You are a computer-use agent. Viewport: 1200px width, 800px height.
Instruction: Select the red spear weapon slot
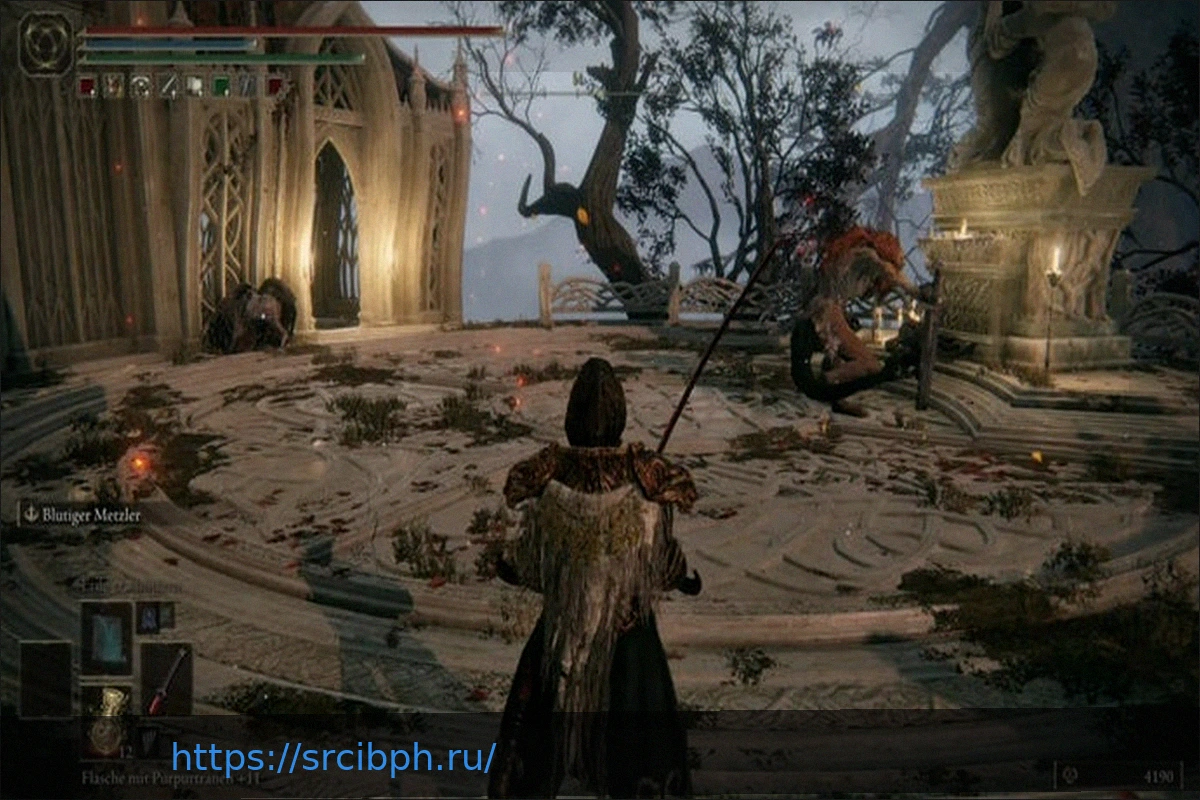[166, 679]
